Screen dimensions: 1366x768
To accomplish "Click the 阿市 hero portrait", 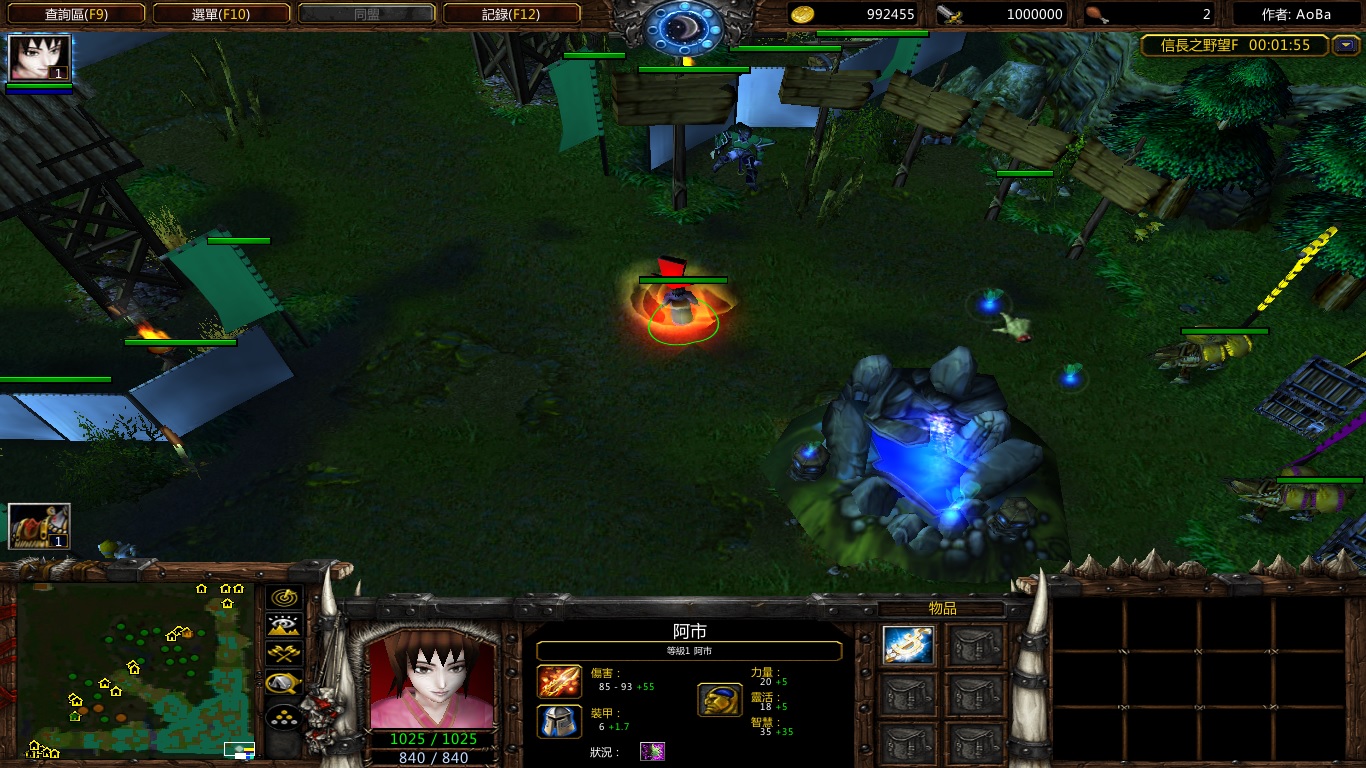I will point(432,680).
